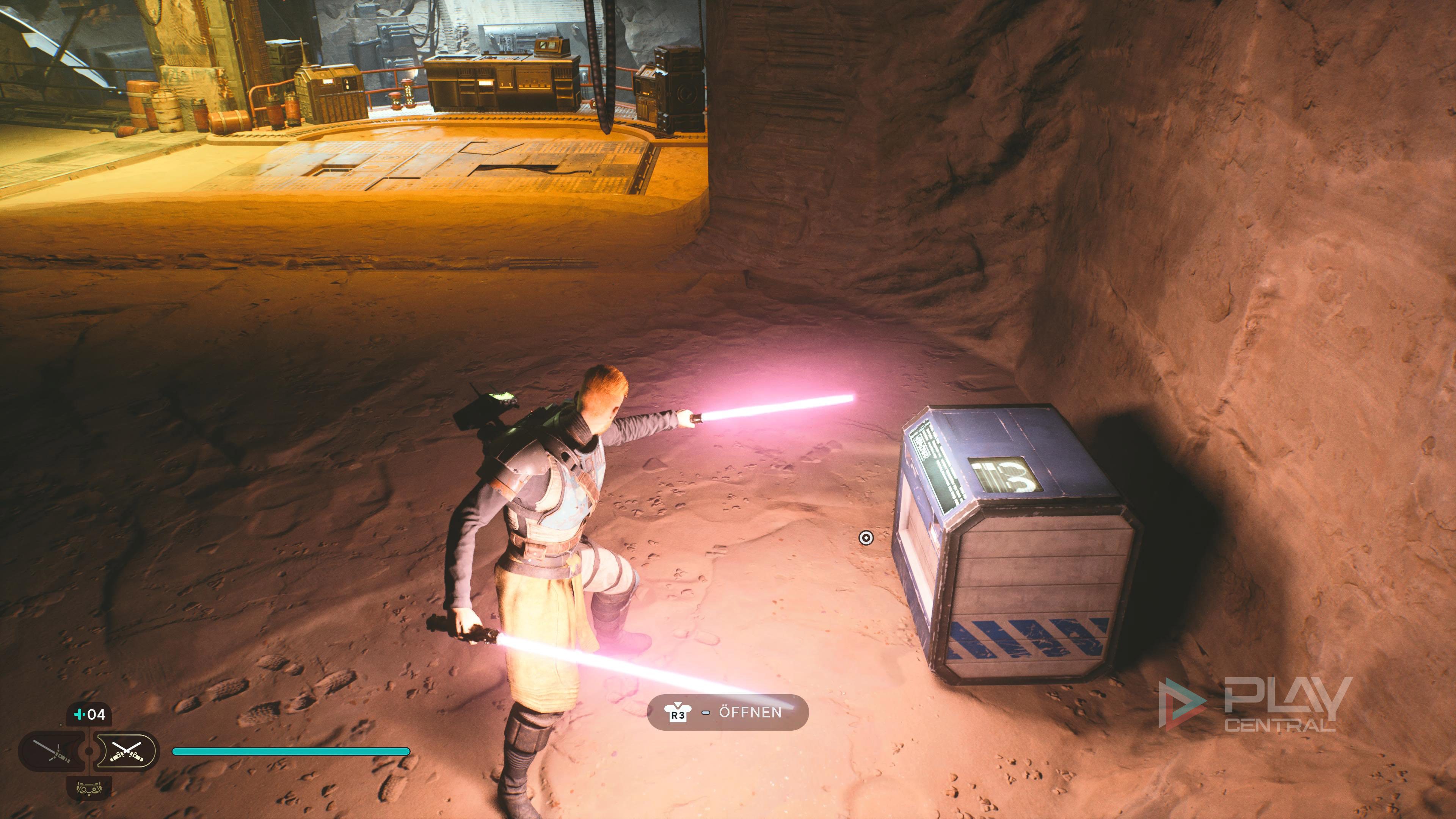1456x819 pixels.
Task: Use the healing stim canister slot
Action: coord(89,715)
